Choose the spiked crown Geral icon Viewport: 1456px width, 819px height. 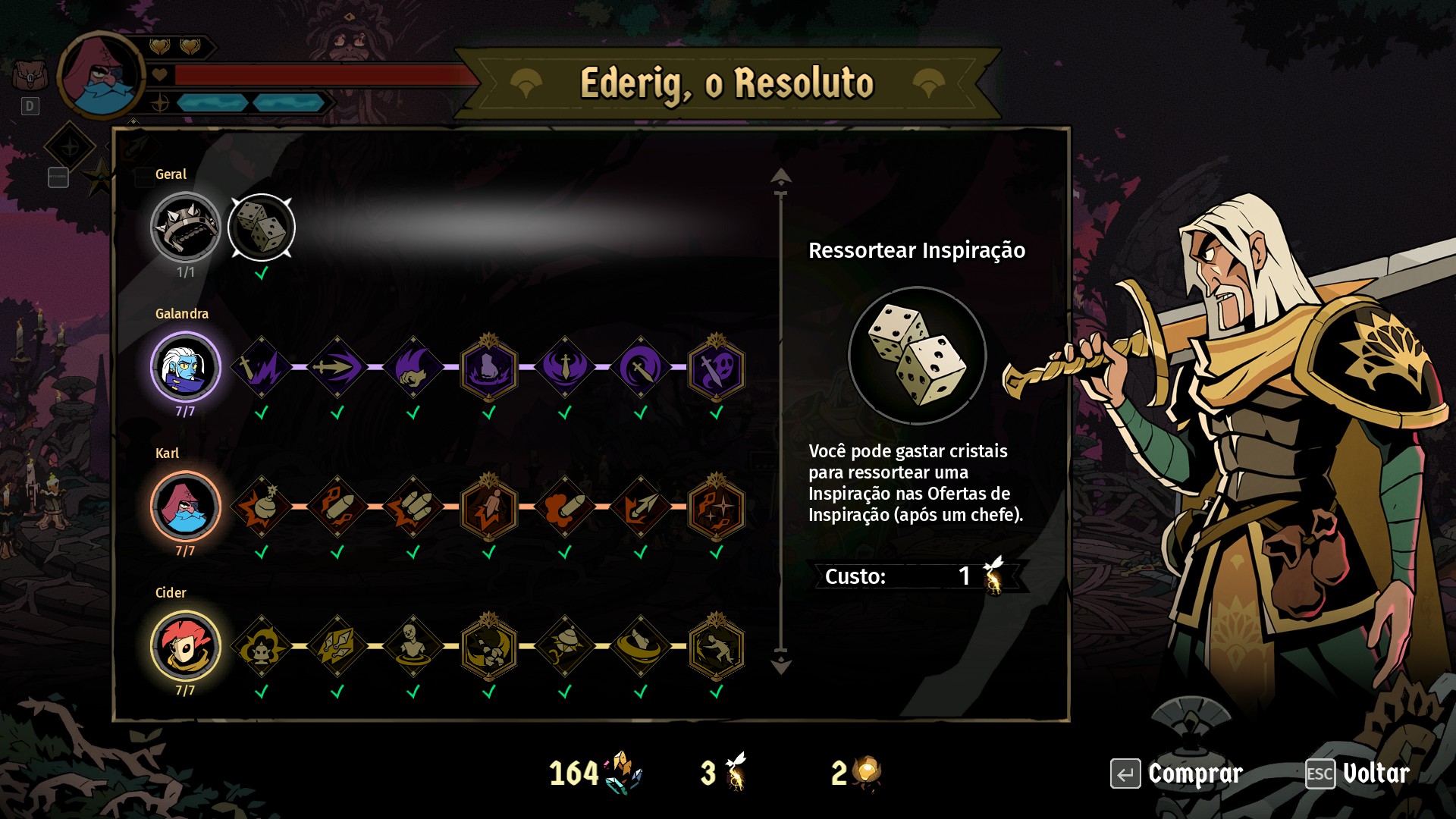(185, 227)
